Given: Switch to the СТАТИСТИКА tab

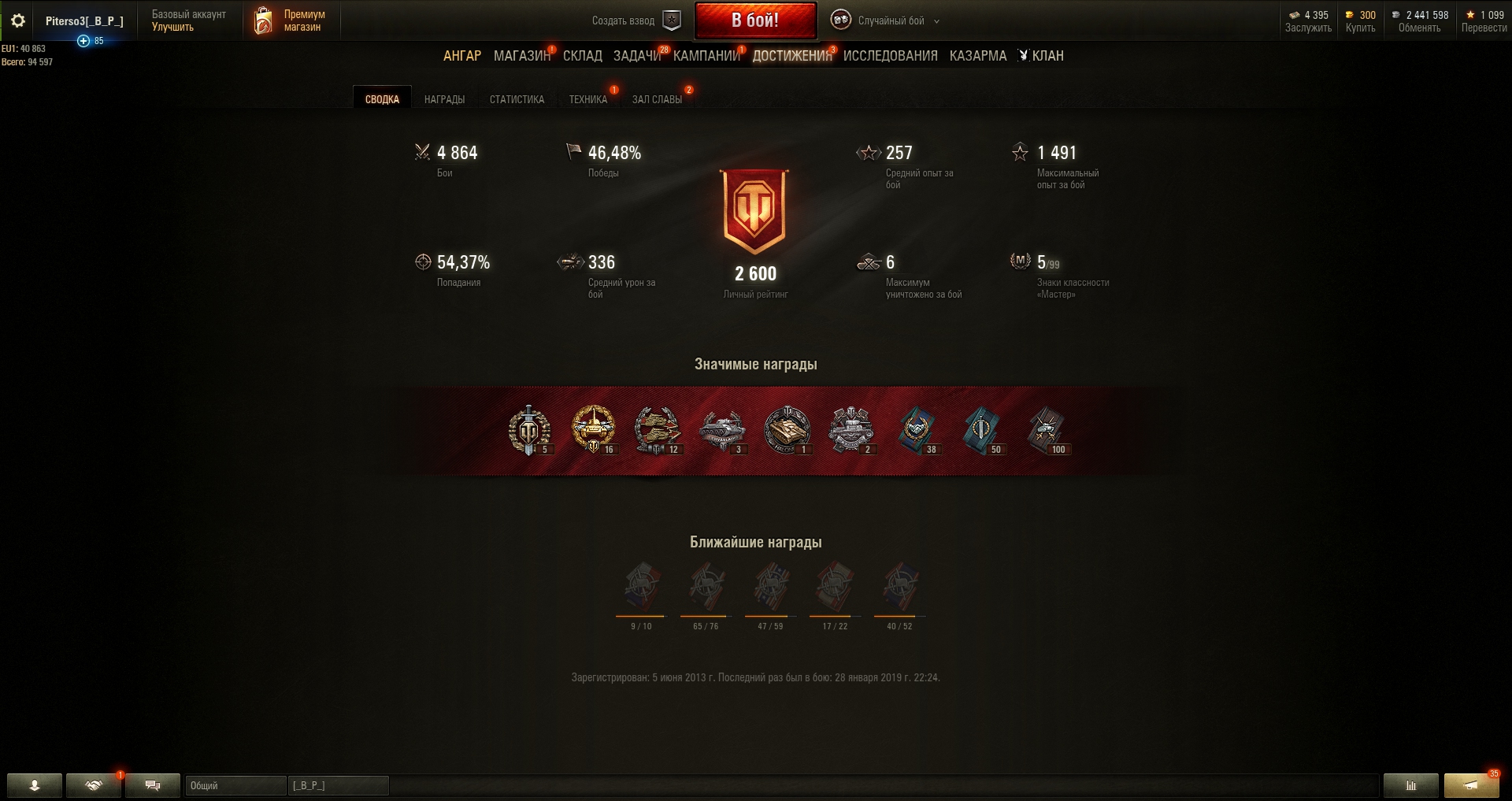Looking at the screenshot, I should coord(517,99).
